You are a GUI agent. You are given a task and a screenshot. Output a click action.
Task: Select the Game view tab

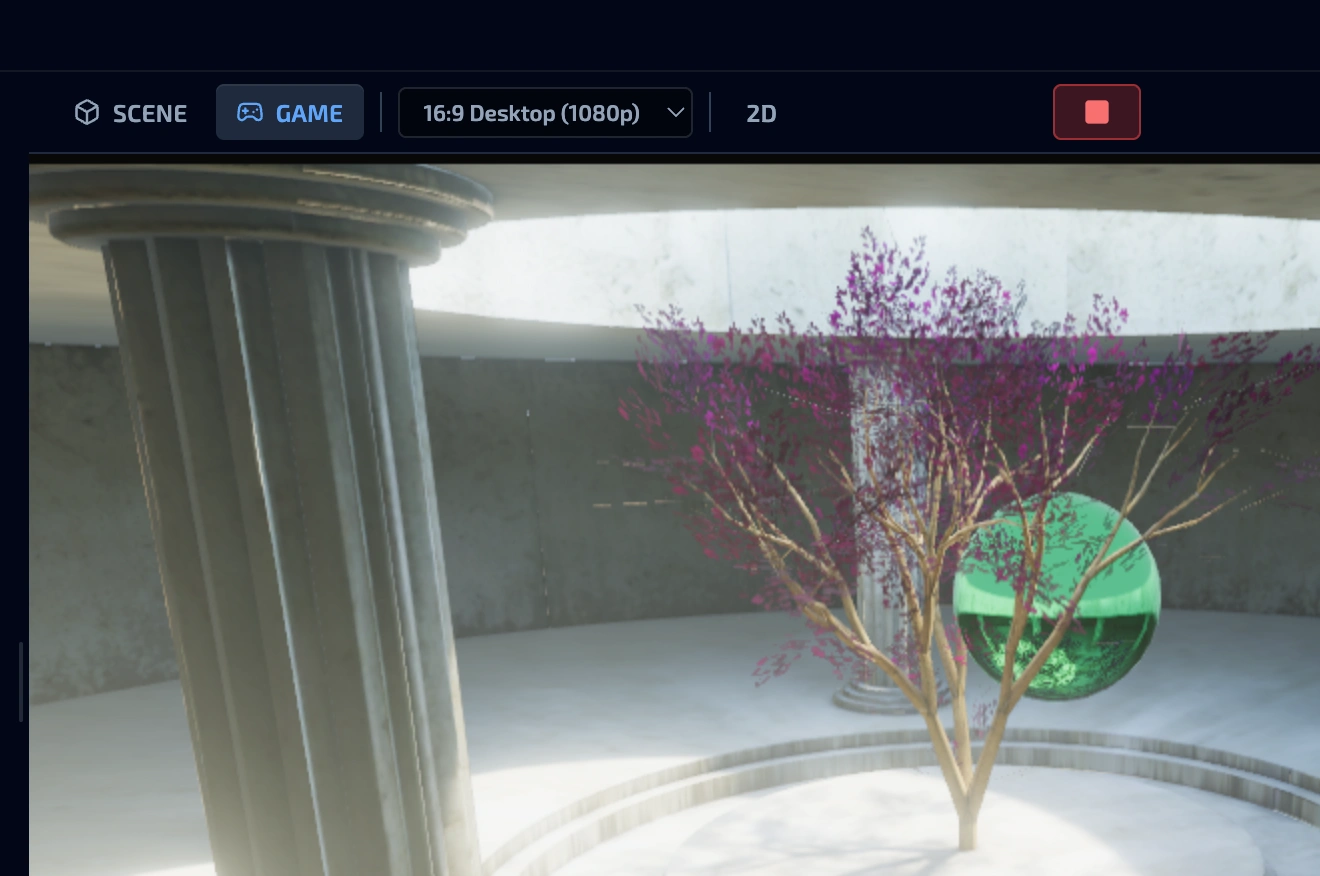pos(290,113)
